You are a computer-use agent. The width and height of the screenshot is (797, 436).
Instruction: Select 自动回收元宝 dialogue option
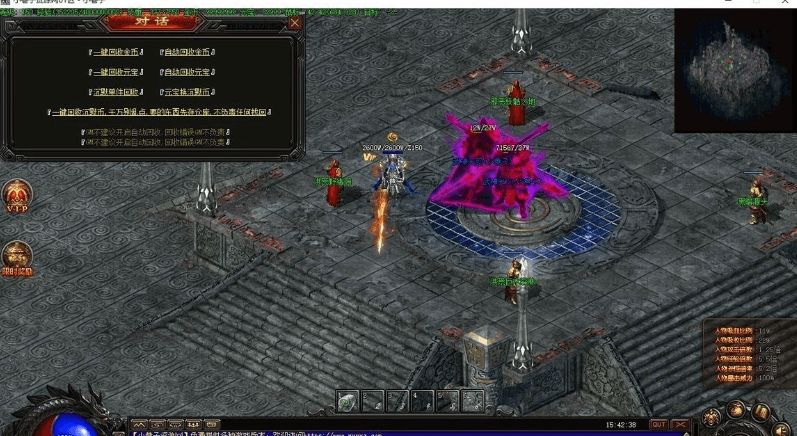[188, 71]
